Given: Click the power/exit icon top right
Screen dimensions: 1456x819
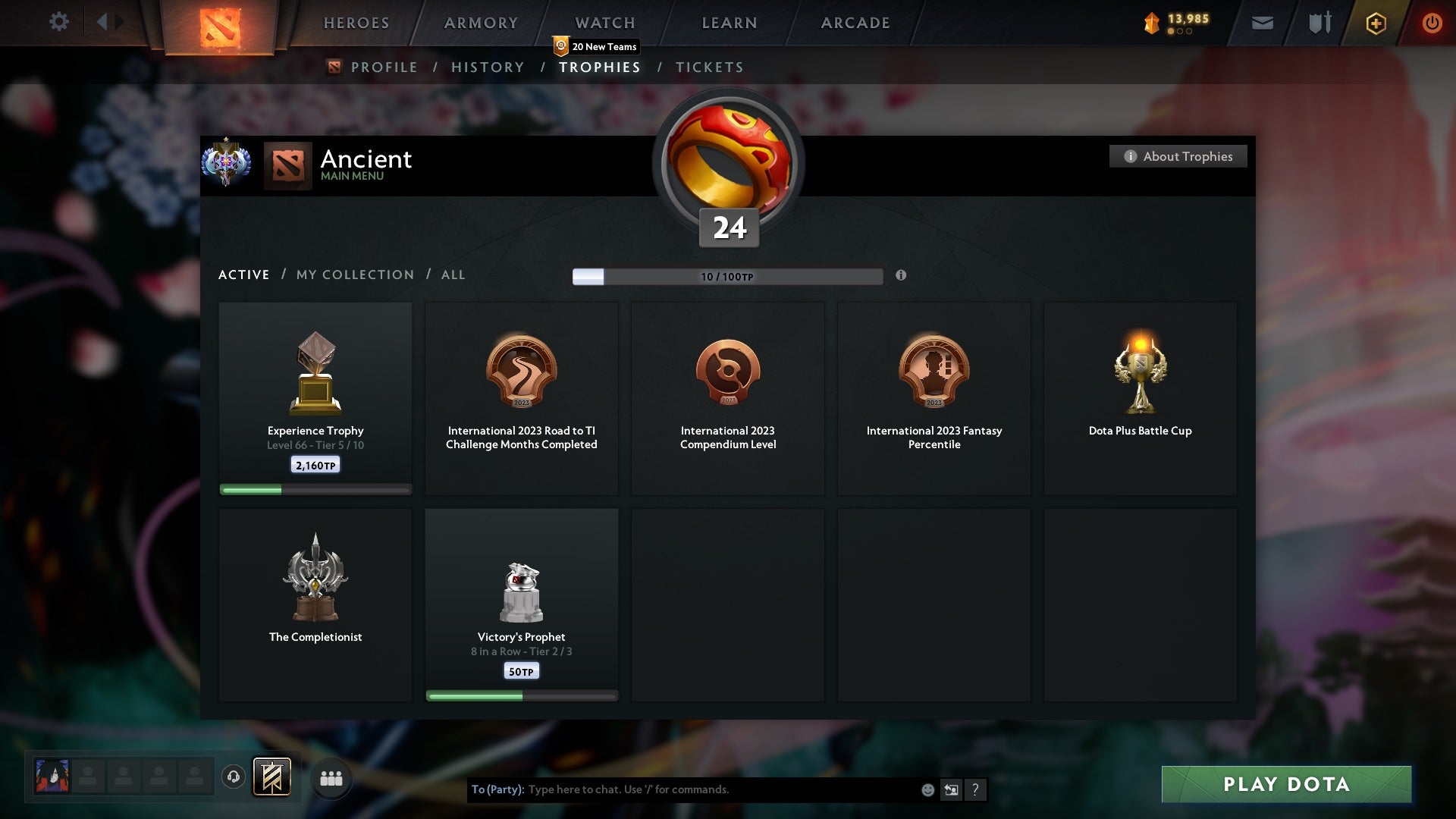Looking at the screenshot, I should coord(1432,23).
